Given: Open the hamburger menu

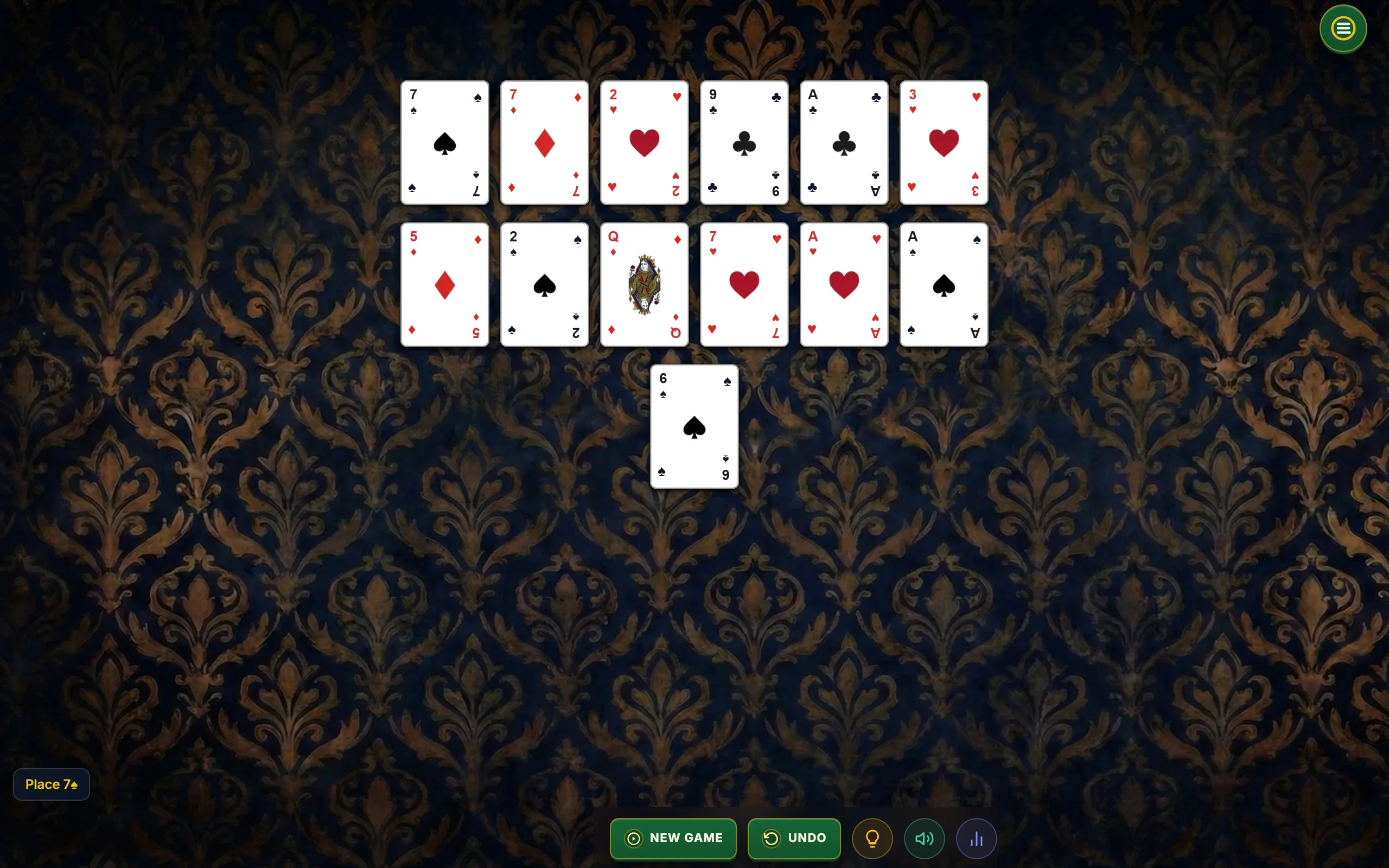Looking at the screenshot, I should point(1342,28).
